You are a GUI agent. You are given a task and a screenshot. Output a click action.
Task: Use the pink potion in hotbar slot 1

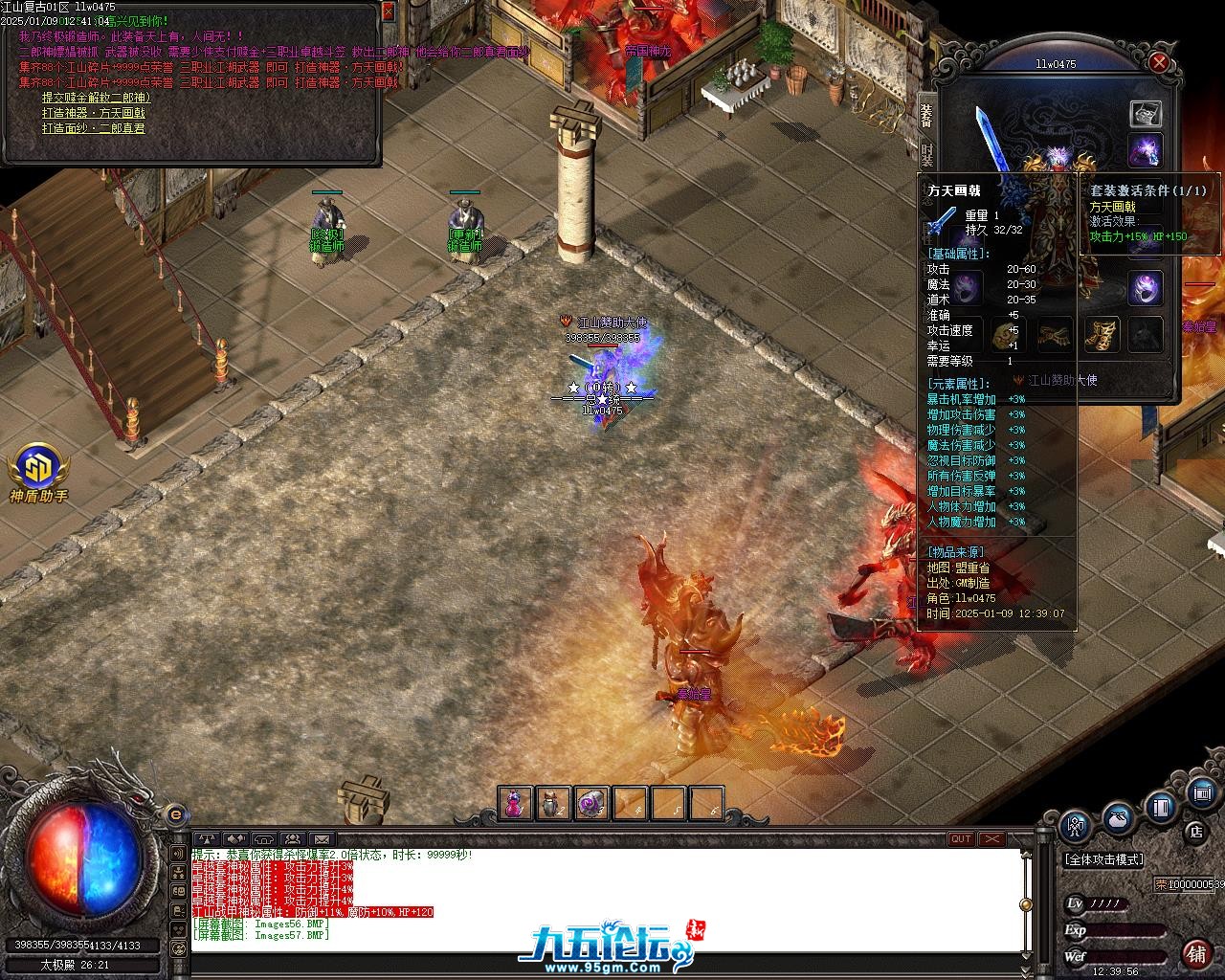(x=515, y=804)
